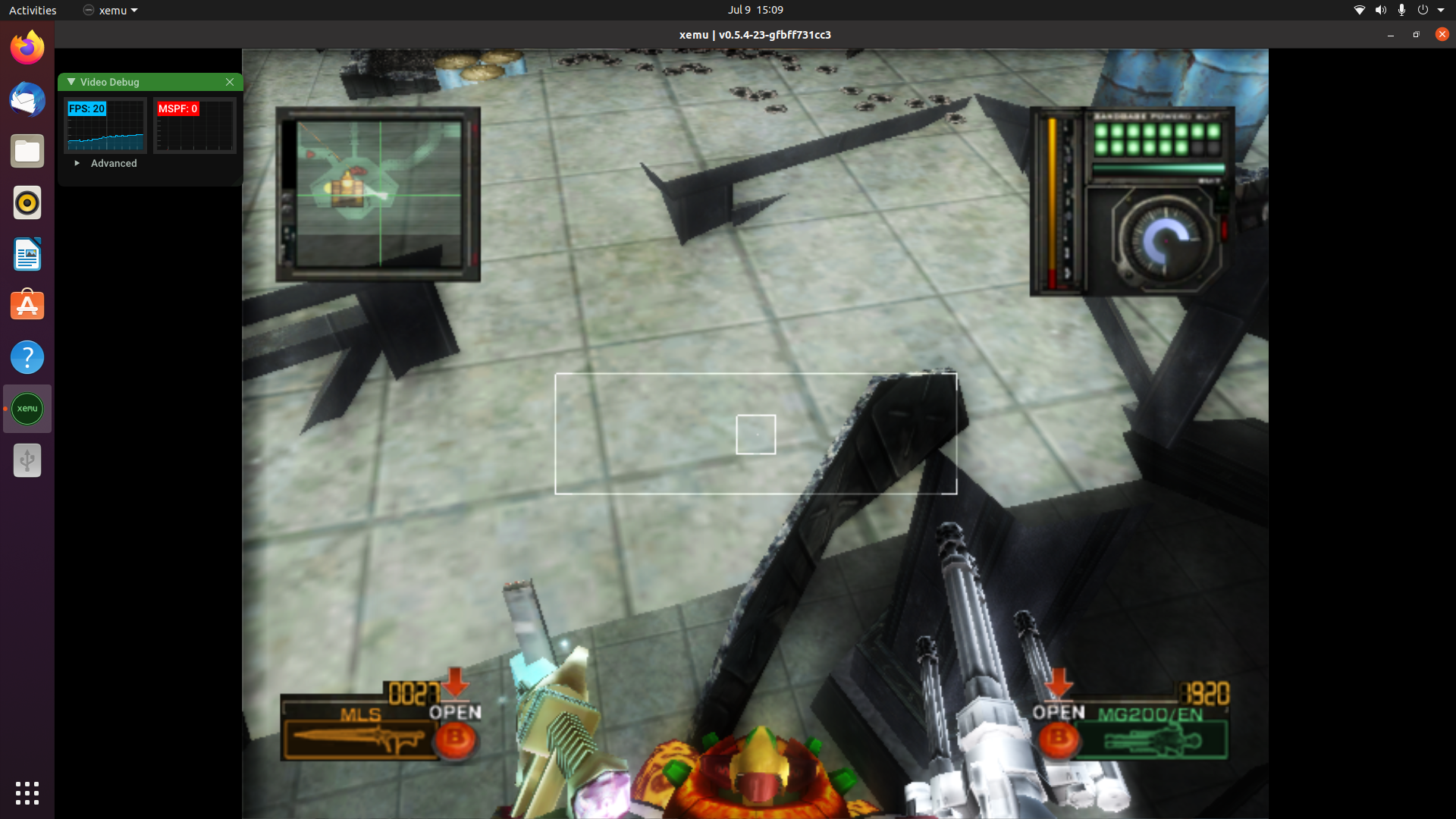Expand the Advanced section in Video Debug
This screenshot has height=819, width=1456.
106,163
